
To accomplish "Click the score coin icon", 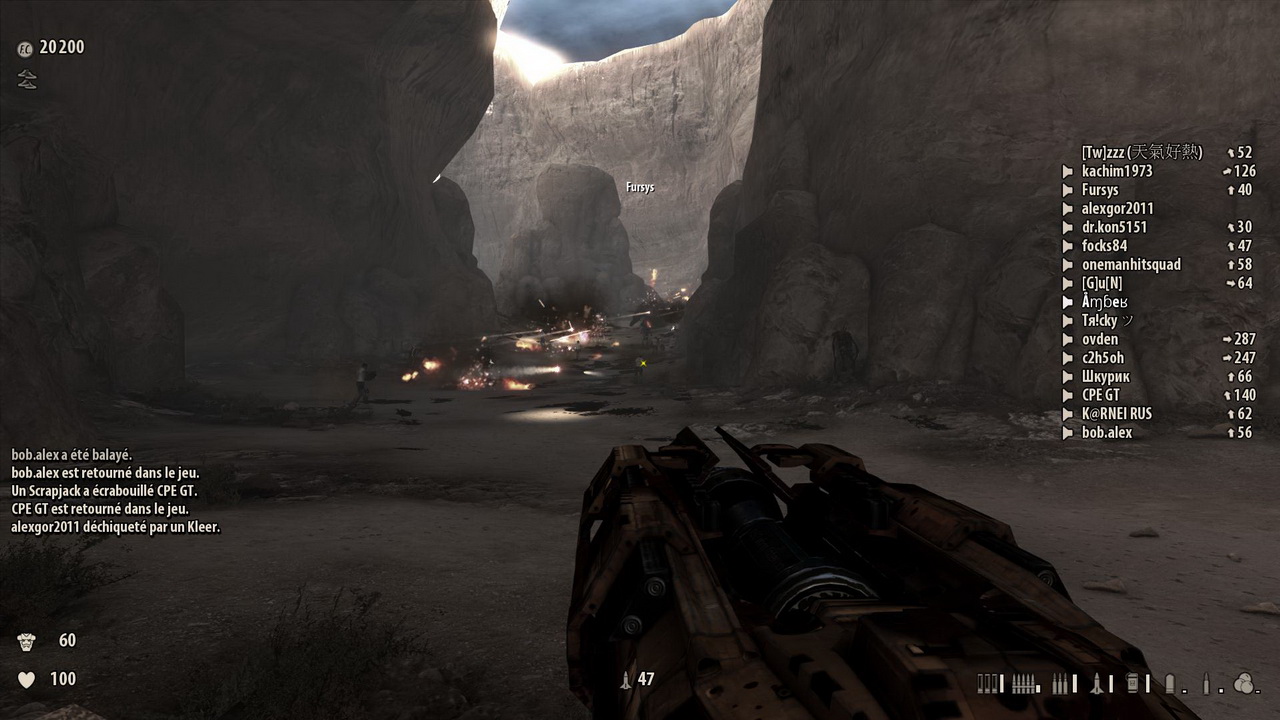I will pos(25,48).
